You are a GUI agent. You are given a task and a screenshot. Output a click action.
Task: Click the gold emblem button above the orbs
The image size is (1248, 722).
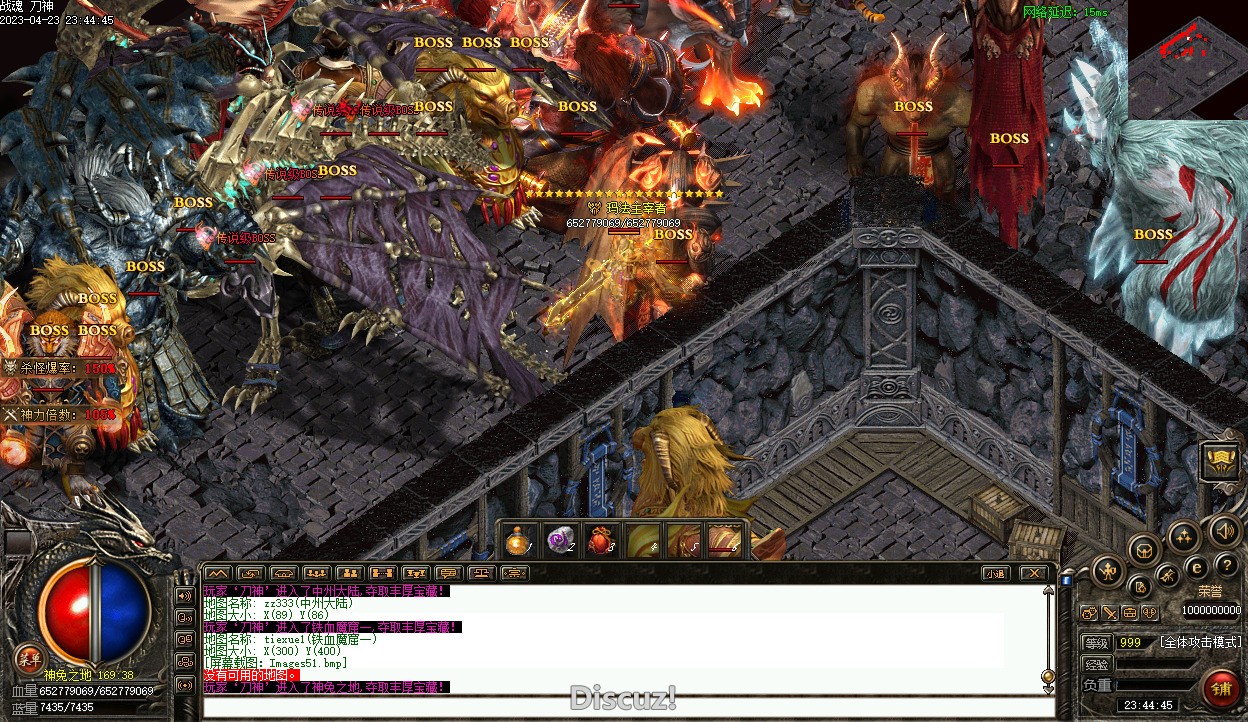coord(1221,462)
